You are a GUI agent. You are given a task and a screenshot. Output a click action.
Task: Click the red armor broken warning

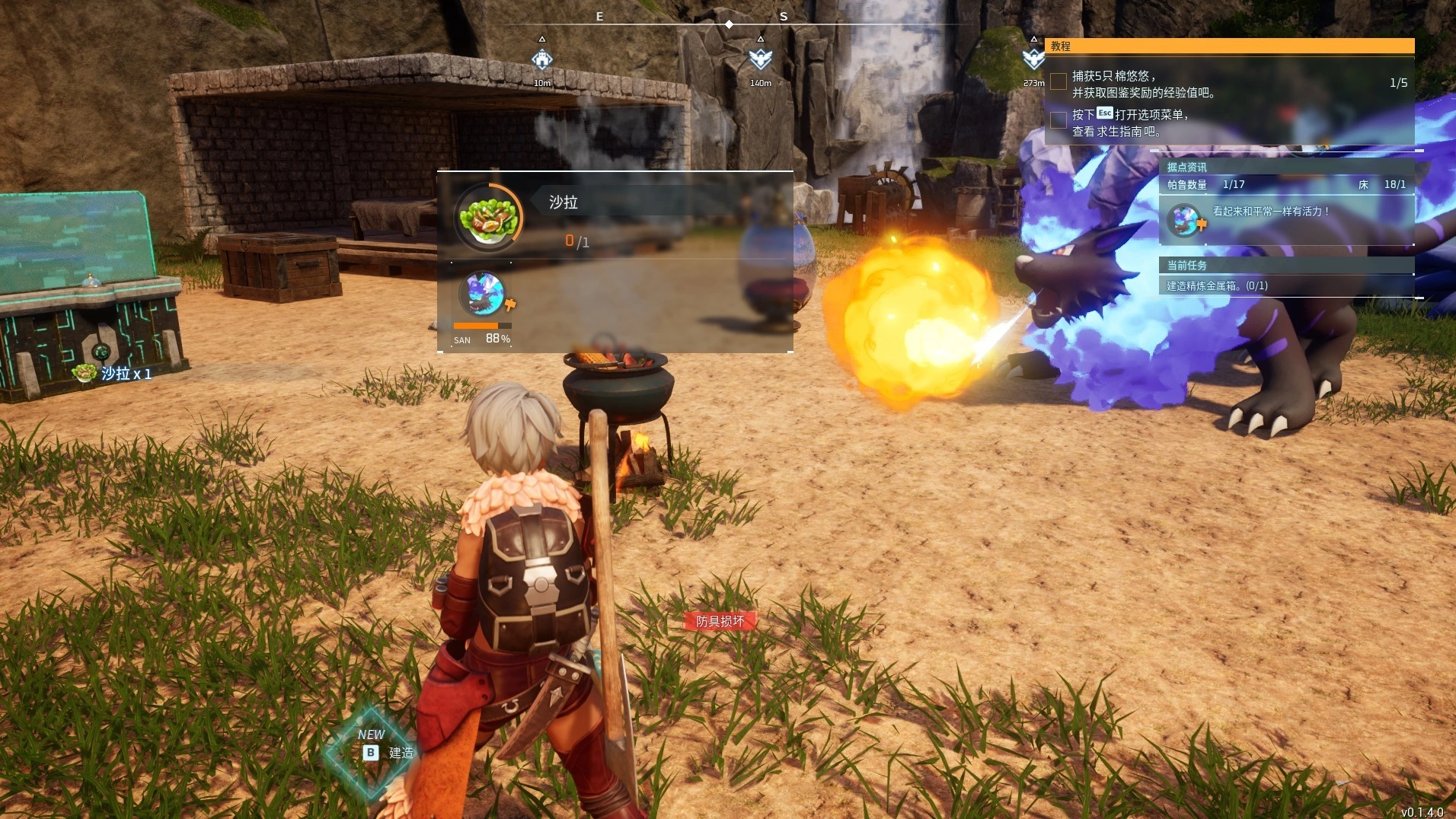[x=720, y=621]
